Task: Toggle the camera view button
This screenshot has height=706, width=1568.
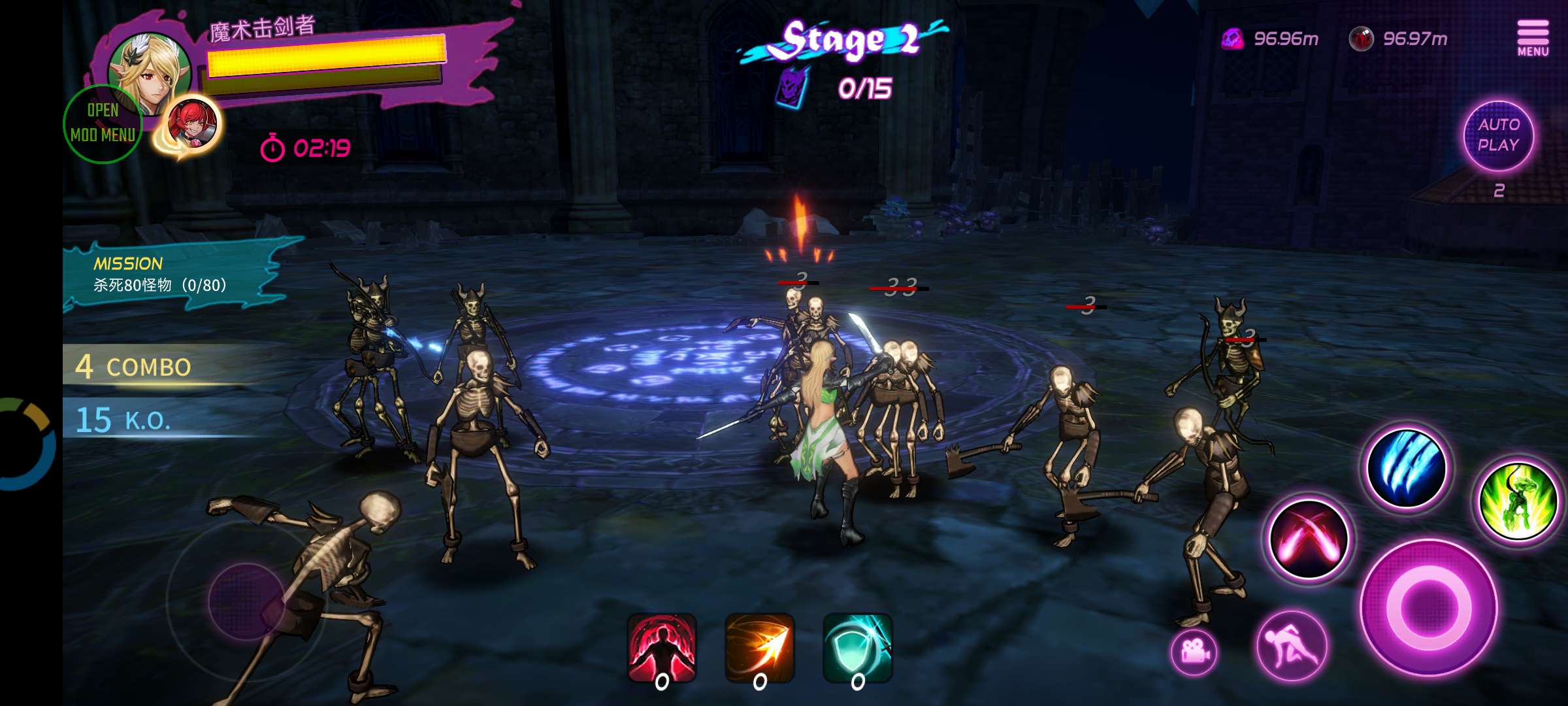Action: 1194,652
